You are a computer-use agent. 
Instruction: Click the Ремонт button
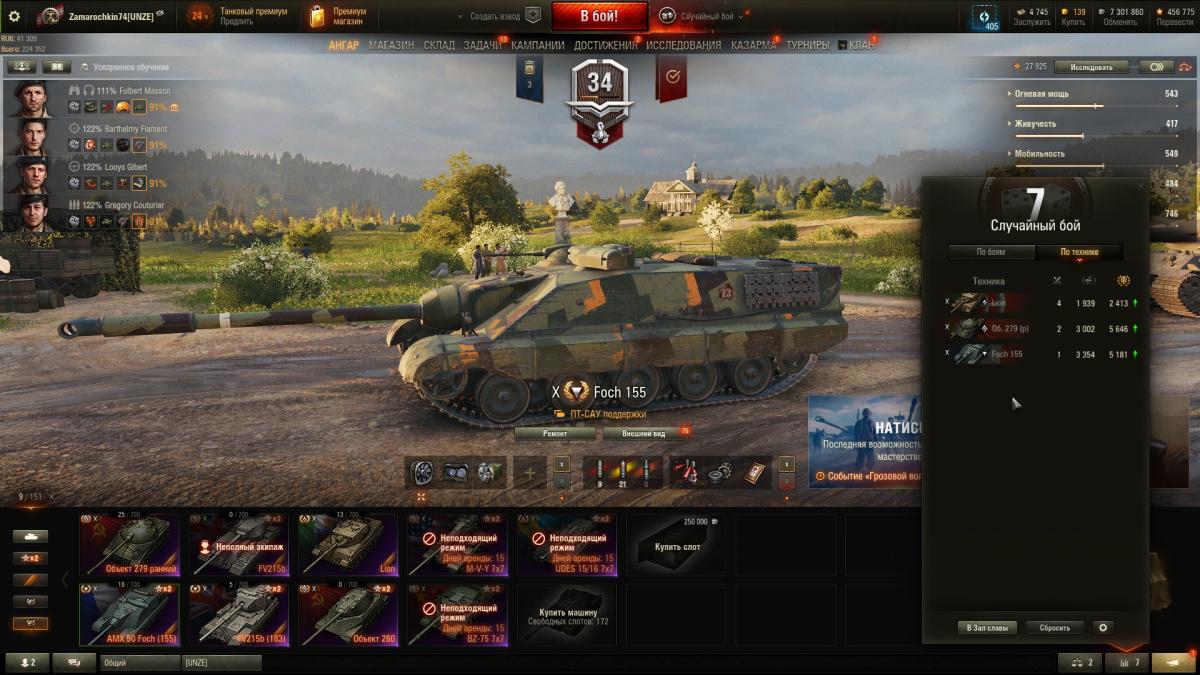[555, 434]
